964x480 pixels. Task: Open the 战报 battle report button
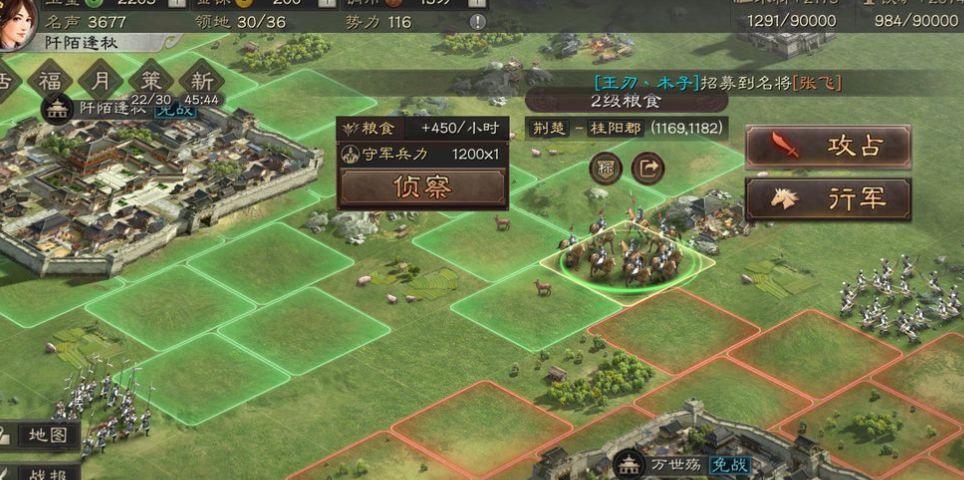[40, 471]
